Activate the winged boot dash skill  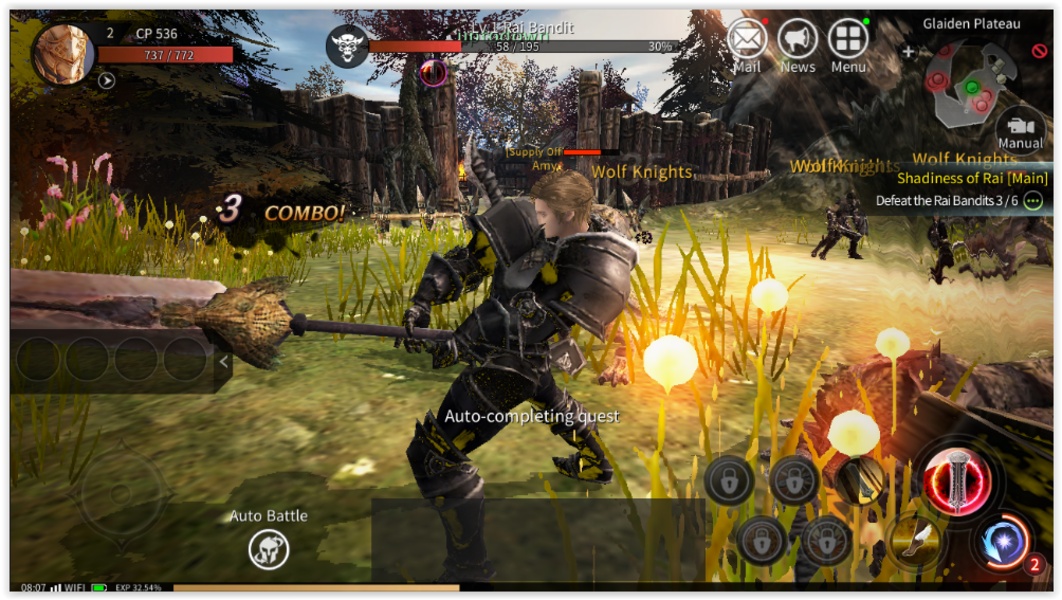914,540
